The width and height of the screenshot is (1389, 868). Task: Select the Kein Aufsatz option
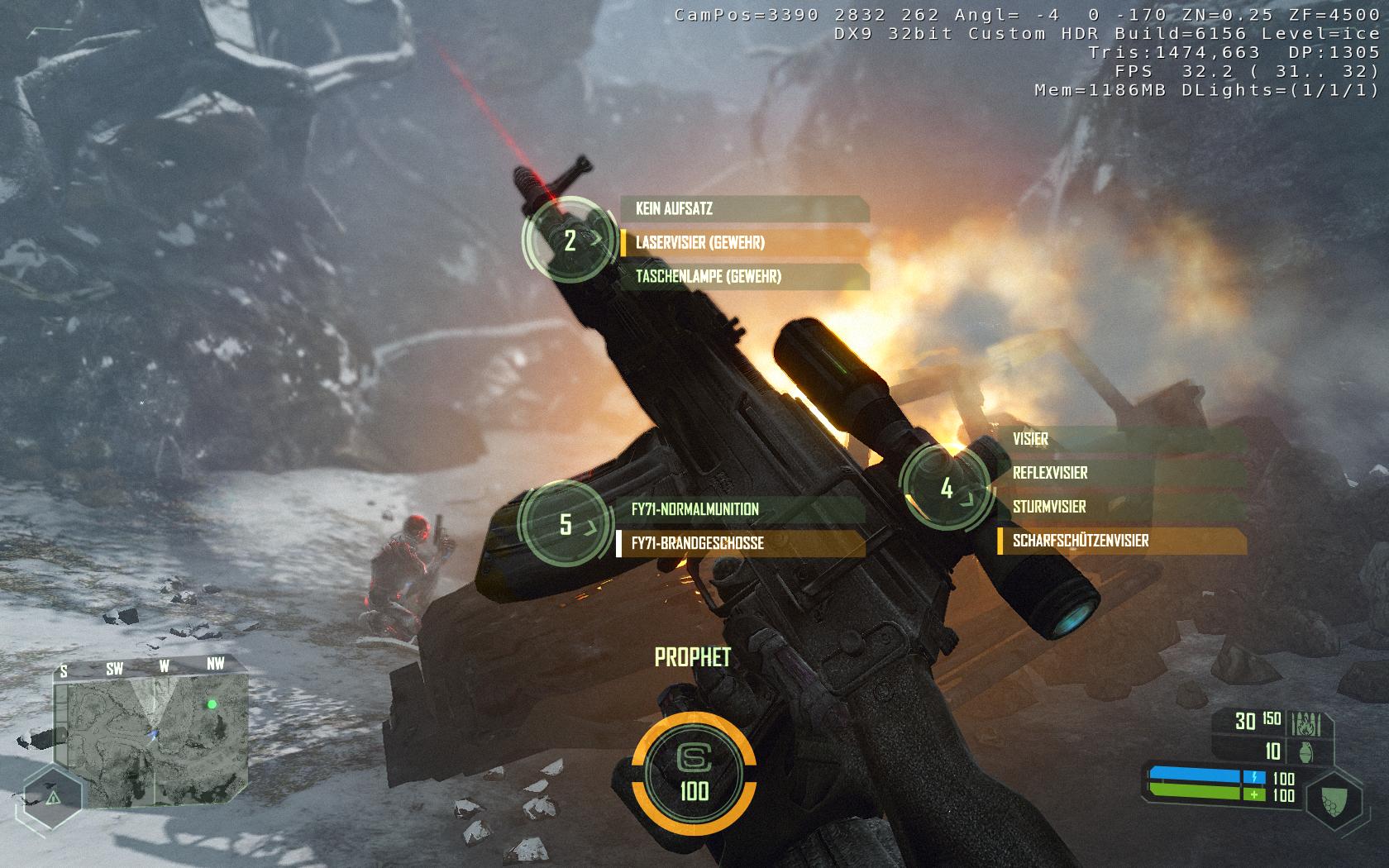tap(744, 209)
